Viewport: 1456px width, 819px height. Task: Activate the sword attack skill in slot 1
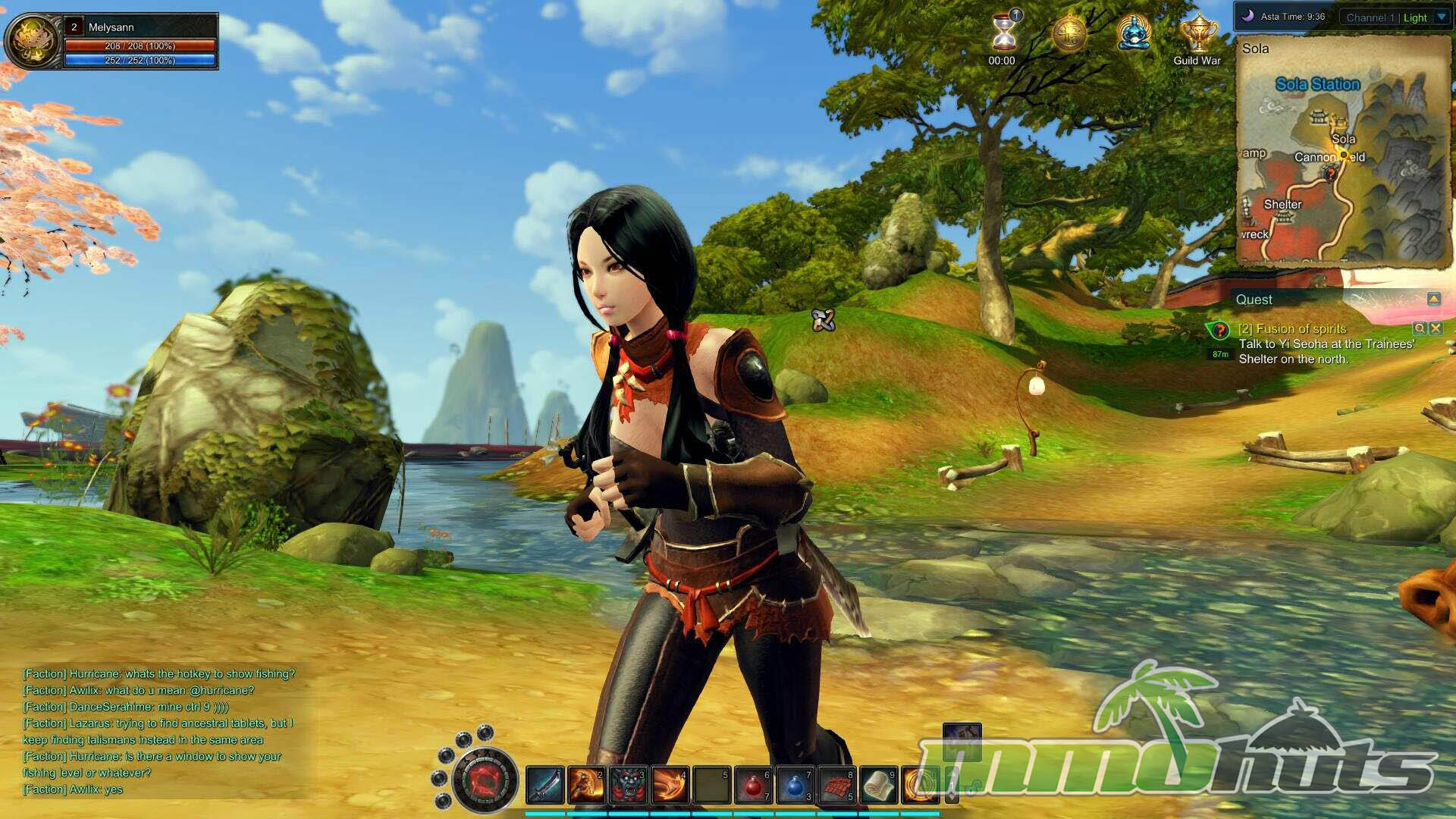click(x=544, y=785)
